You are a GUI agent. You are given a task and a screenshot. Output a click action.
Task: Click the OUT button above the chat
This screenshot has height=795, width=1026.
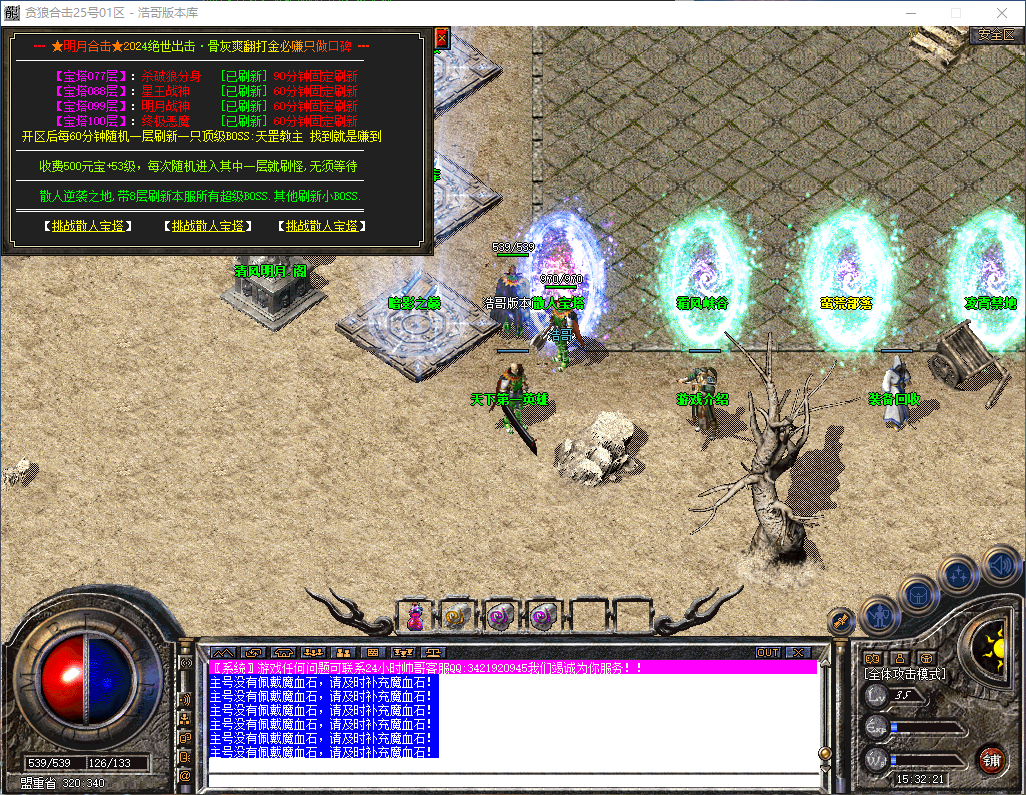(x=767, y=652)
